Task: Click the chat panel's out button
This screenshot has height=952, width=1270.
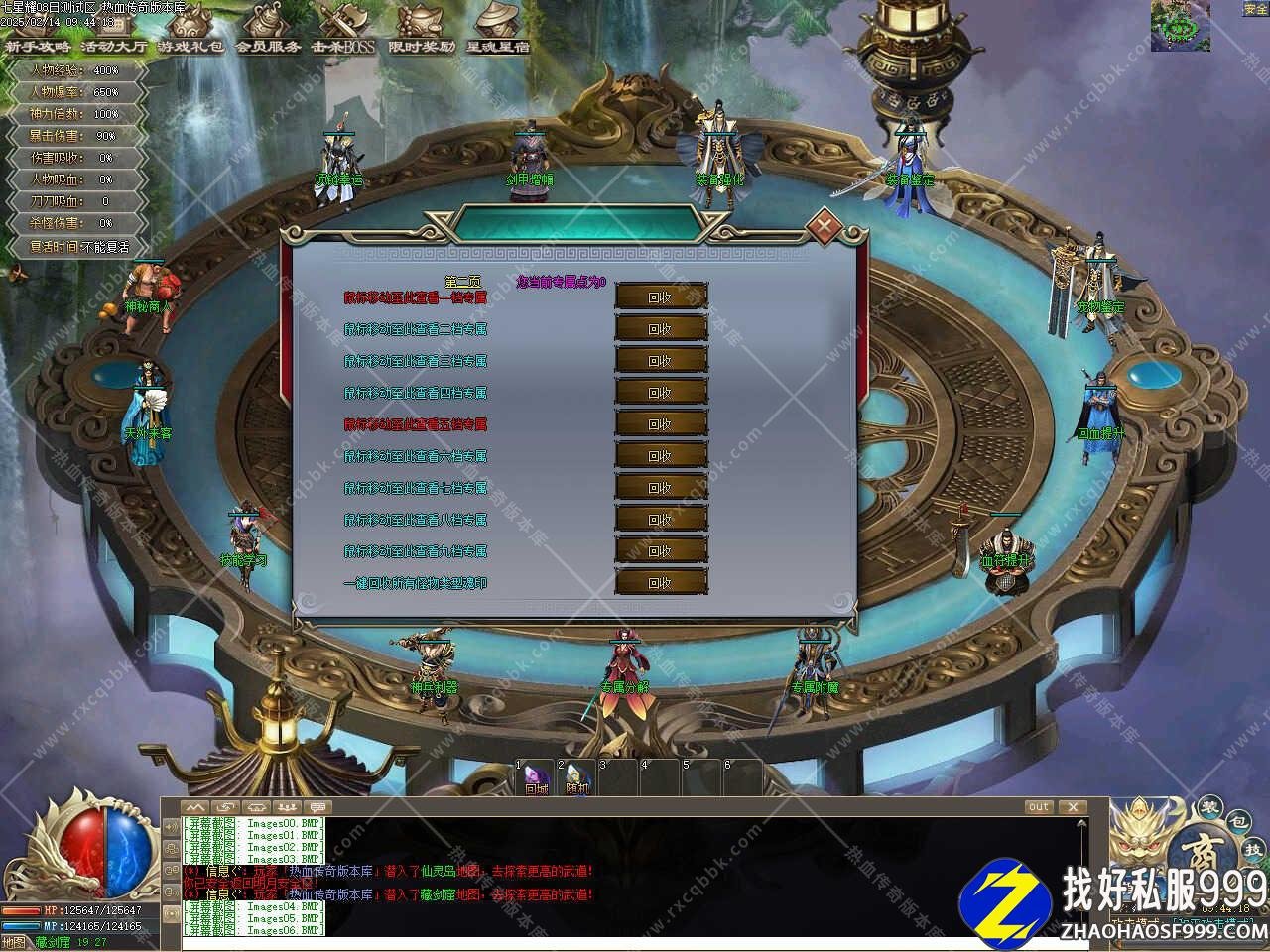Action: [1038, 807]
